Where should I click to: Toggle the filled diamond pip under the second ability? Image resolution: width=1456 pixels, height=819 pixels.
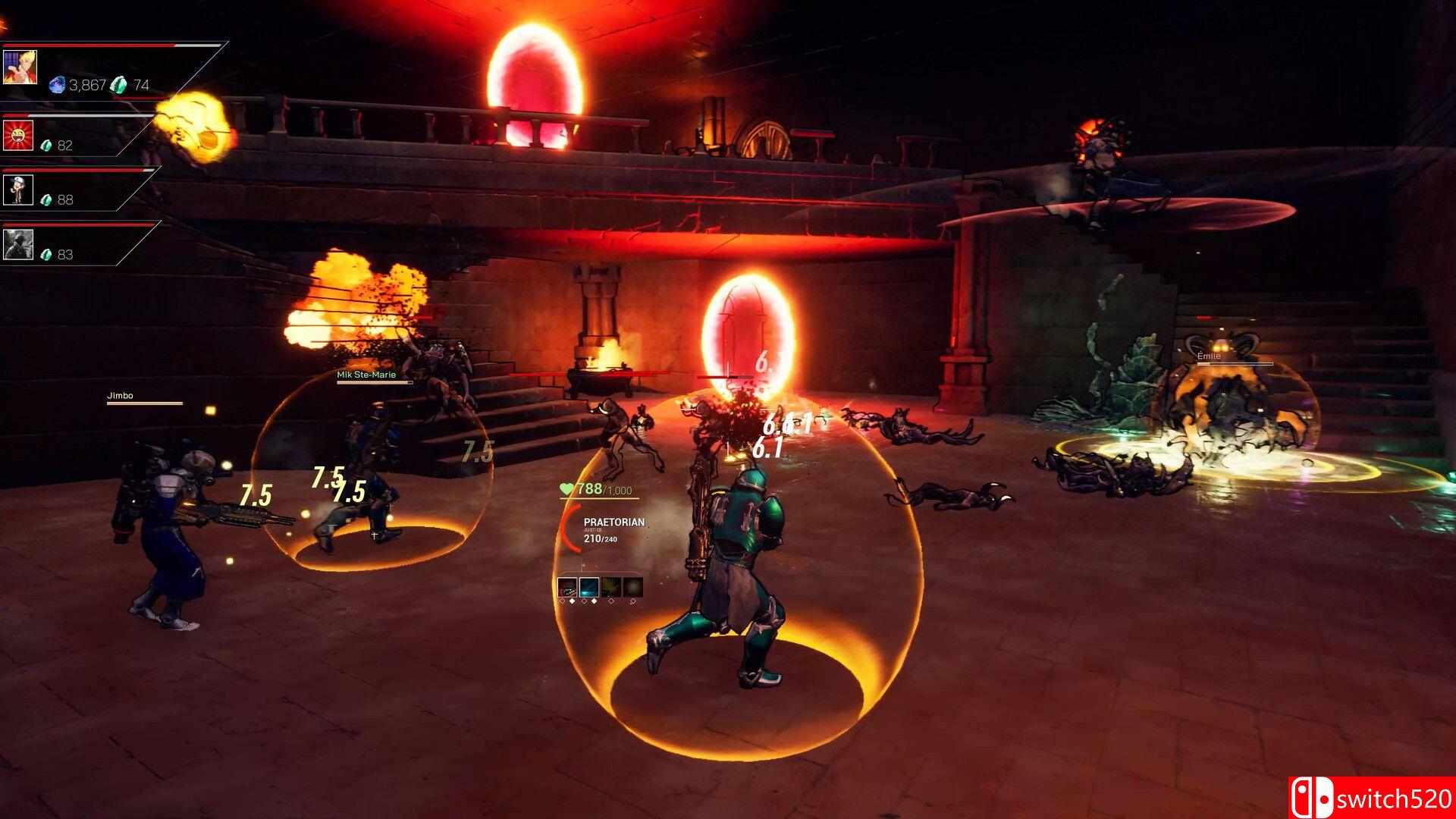point(594,601)
